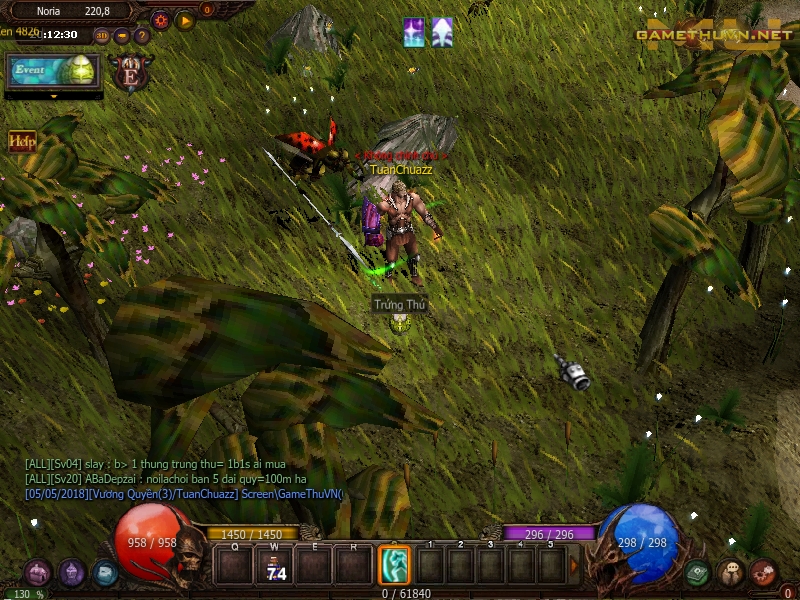Open the green book icon
This screenshot has height=600, width=800.
pyautogui.click(x=698, y=573)
